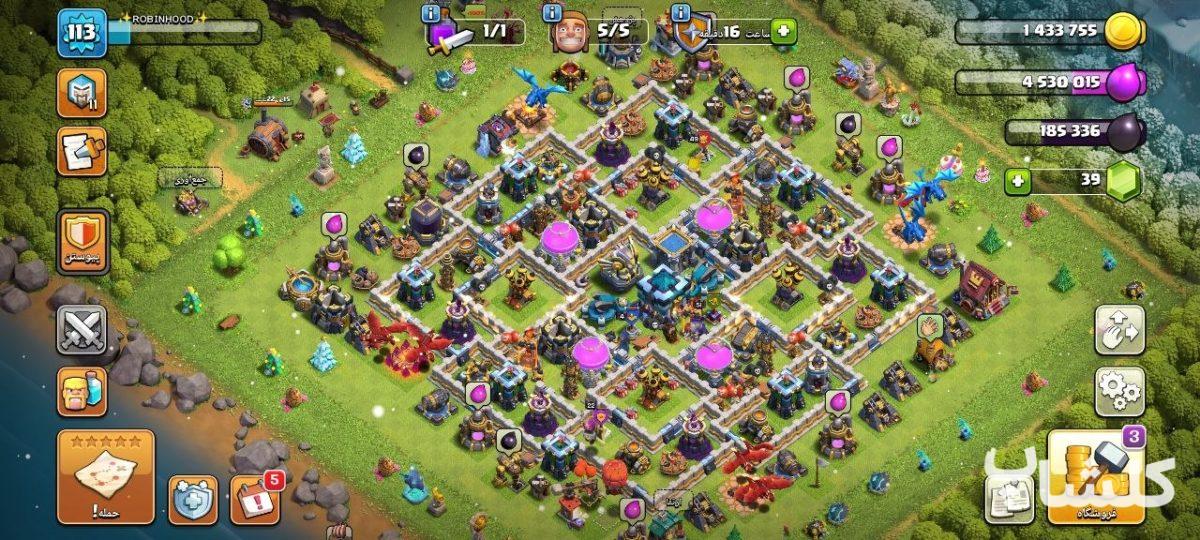Open the level 113 player profile badge
Viewport: 1200px width, 540px height.
[82, 34]
